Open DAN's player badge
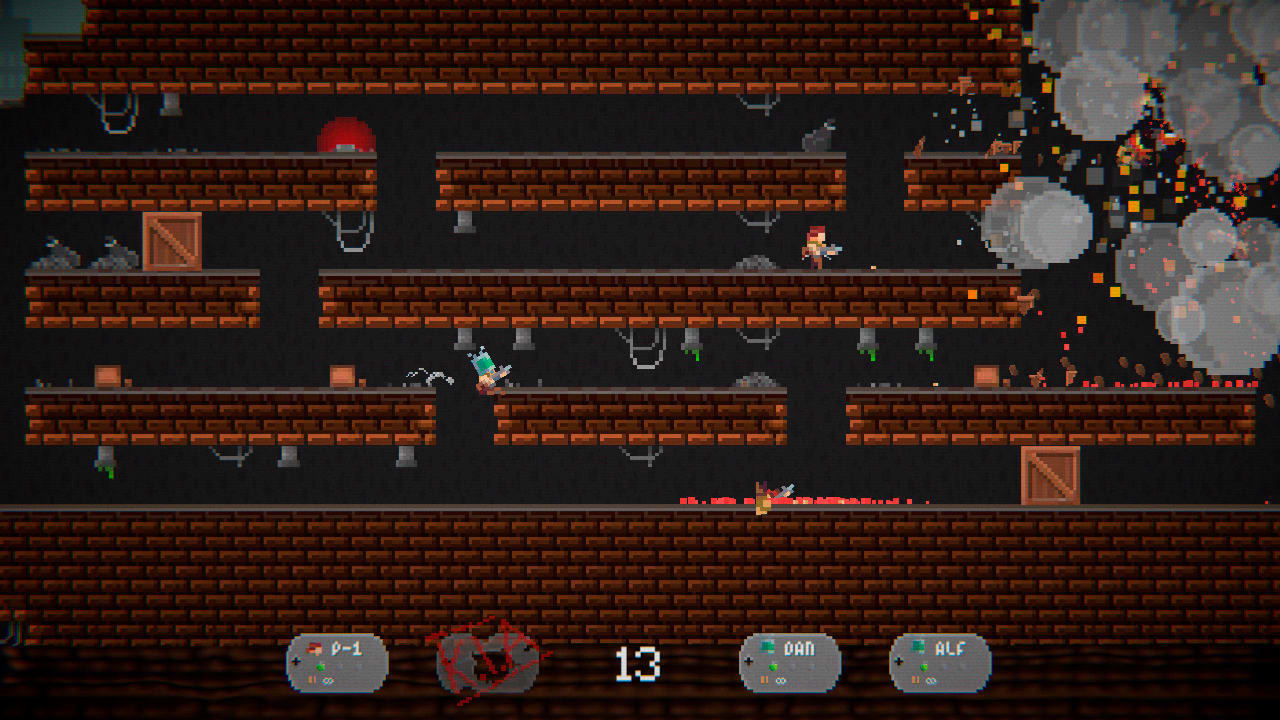This screenshot has width=1280, height=720. (790, 663)
